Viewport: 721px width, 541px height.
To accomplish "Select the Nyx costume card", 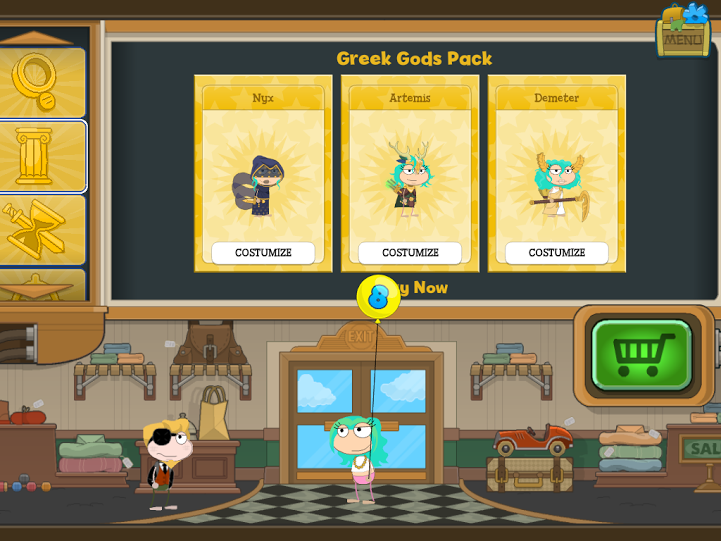I will coord(263,172).
